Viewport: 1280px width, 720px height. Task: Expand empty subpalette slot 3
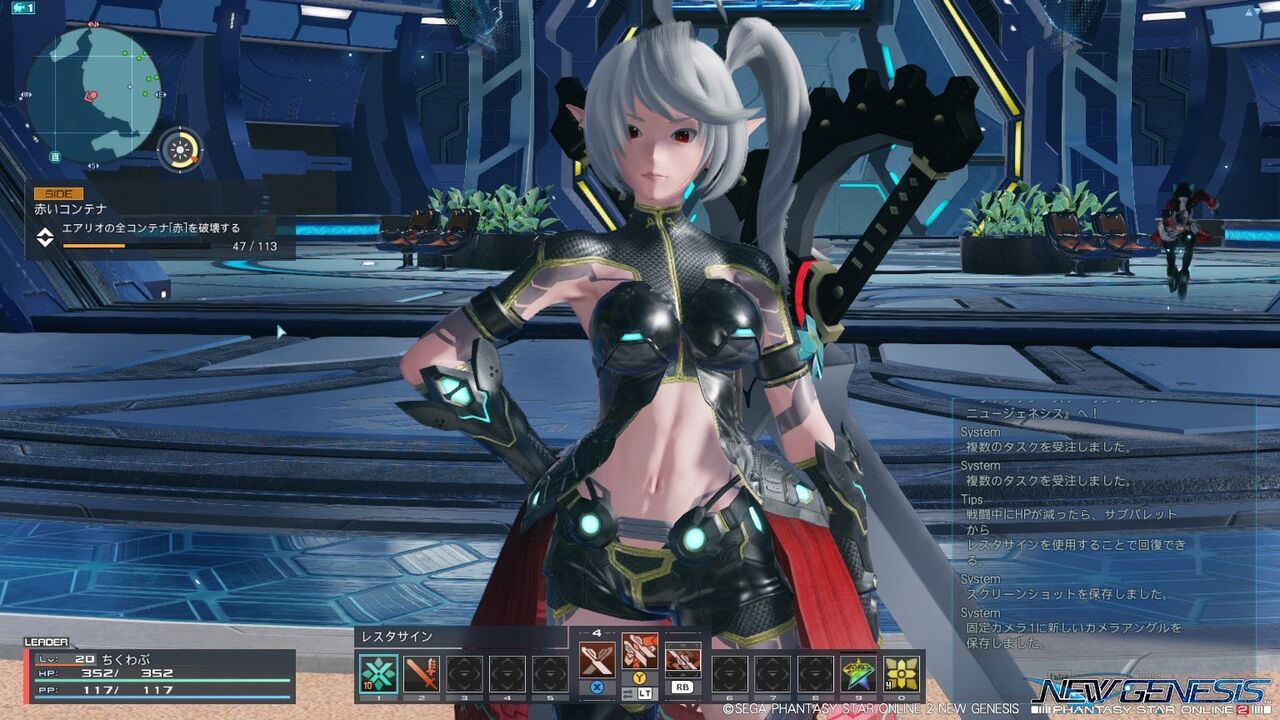(465, 672)
